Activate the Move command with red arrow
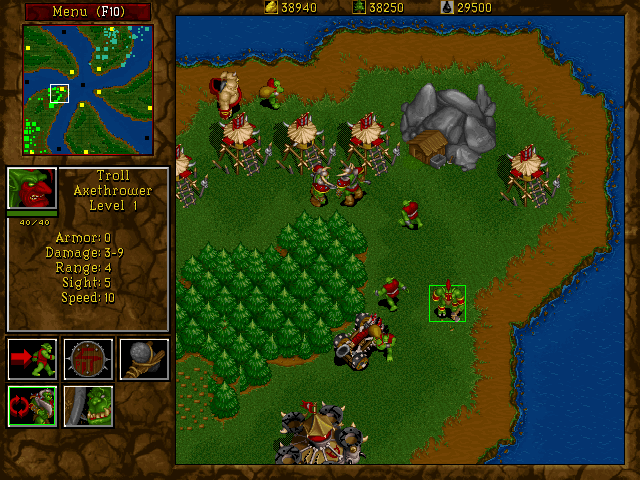This screenshot has height=480, width=640. 32,358
